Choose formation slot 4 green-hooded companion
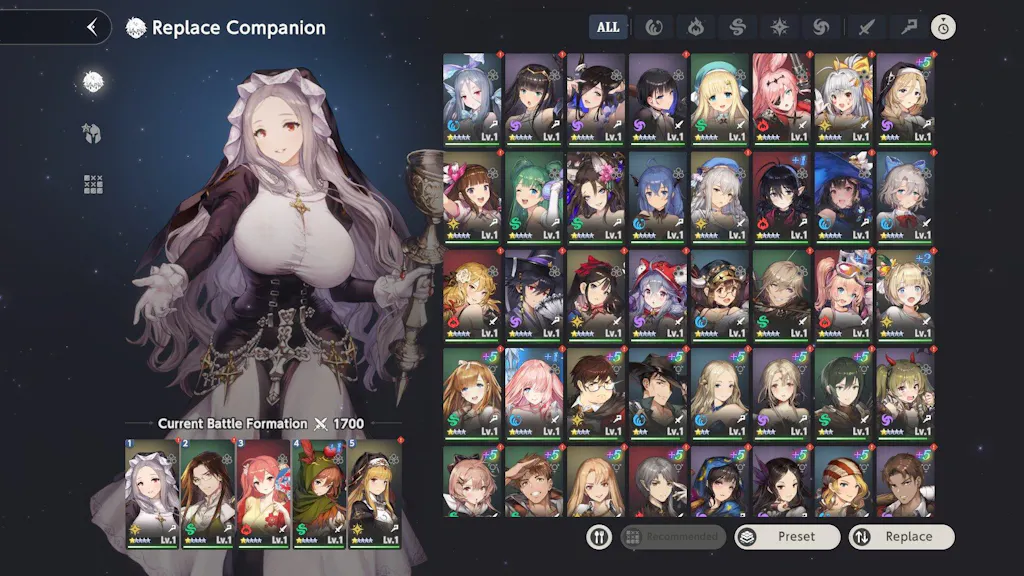 (x=318, y=493)
